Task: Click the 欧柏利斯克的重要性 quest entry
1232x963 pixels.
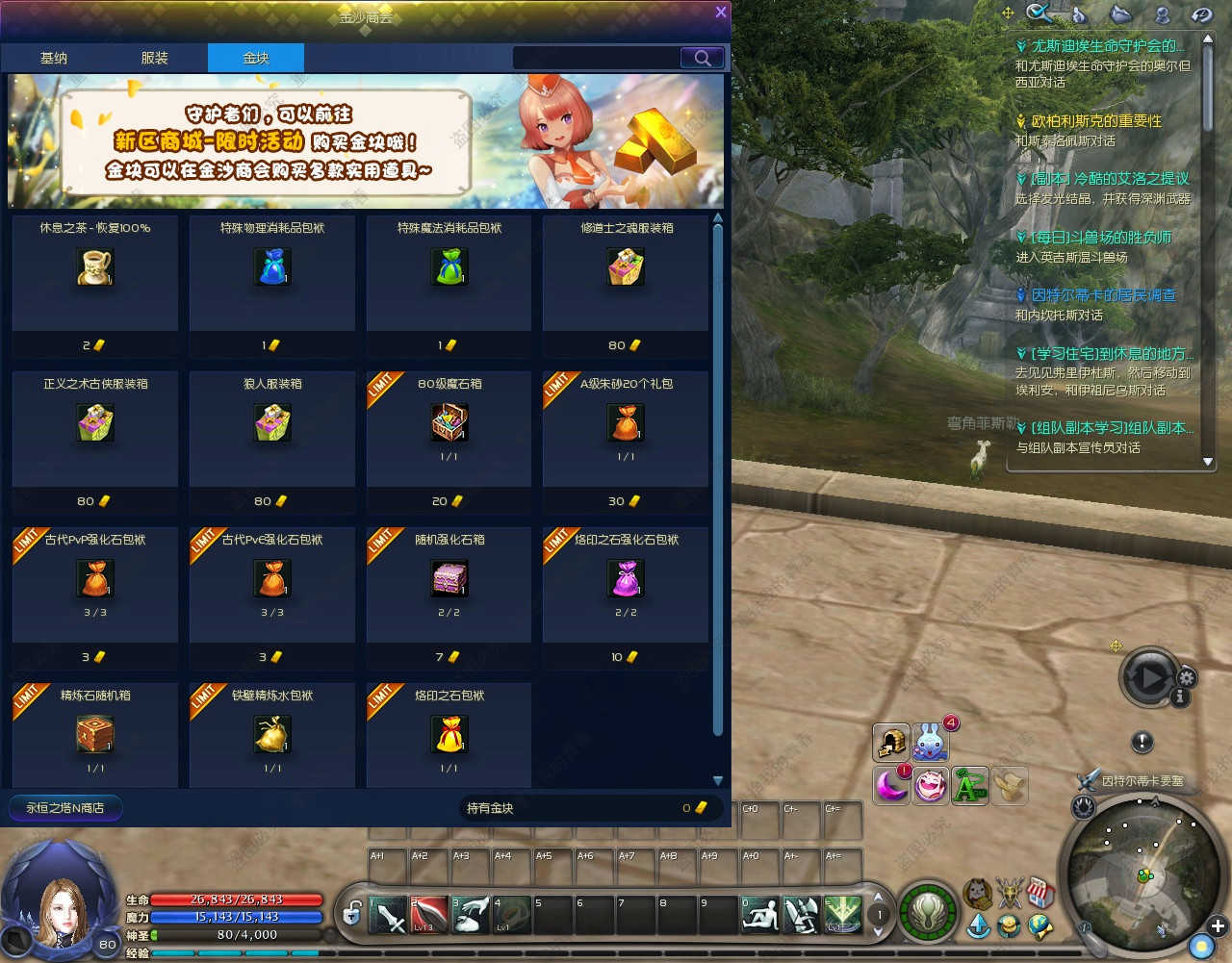Action: (x=1096, y=121)
